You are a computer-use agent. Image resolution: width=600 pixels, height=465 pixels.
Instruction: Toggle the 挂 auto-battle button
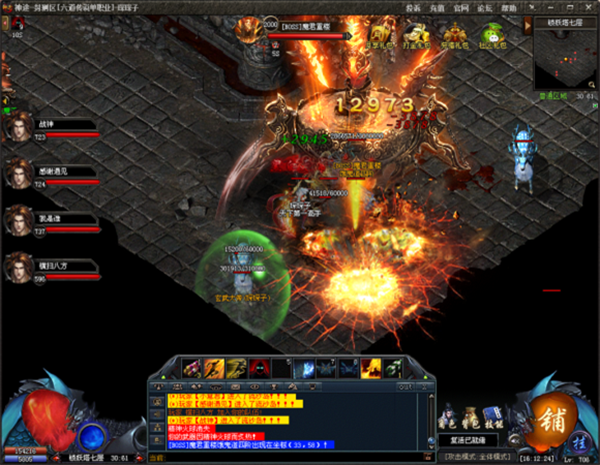(577, 439)
